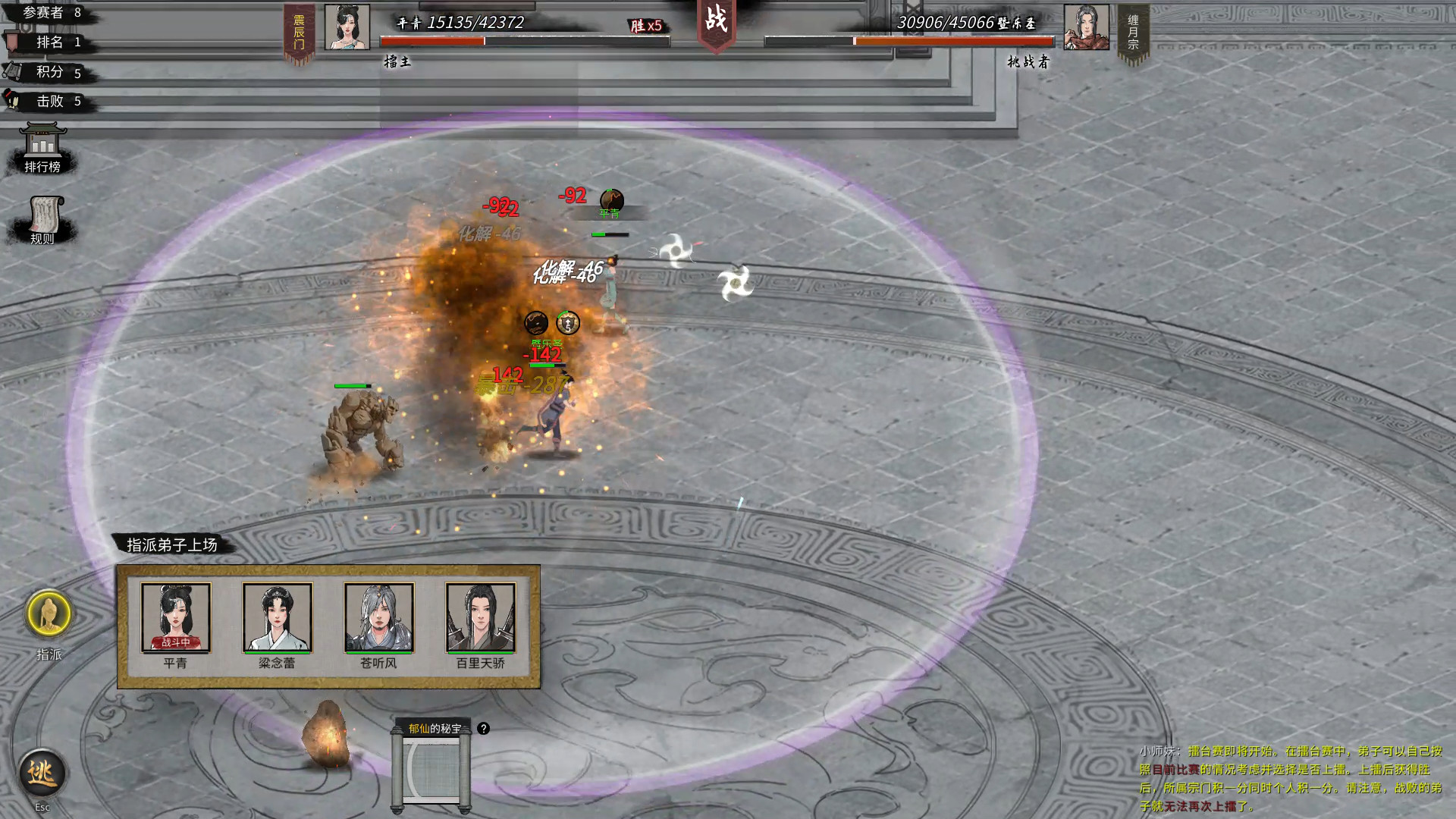Image resolution: width=1456 pixels, height=819 pixels.
Task: View the 规则 rules scroll
Action: (44, 220)
